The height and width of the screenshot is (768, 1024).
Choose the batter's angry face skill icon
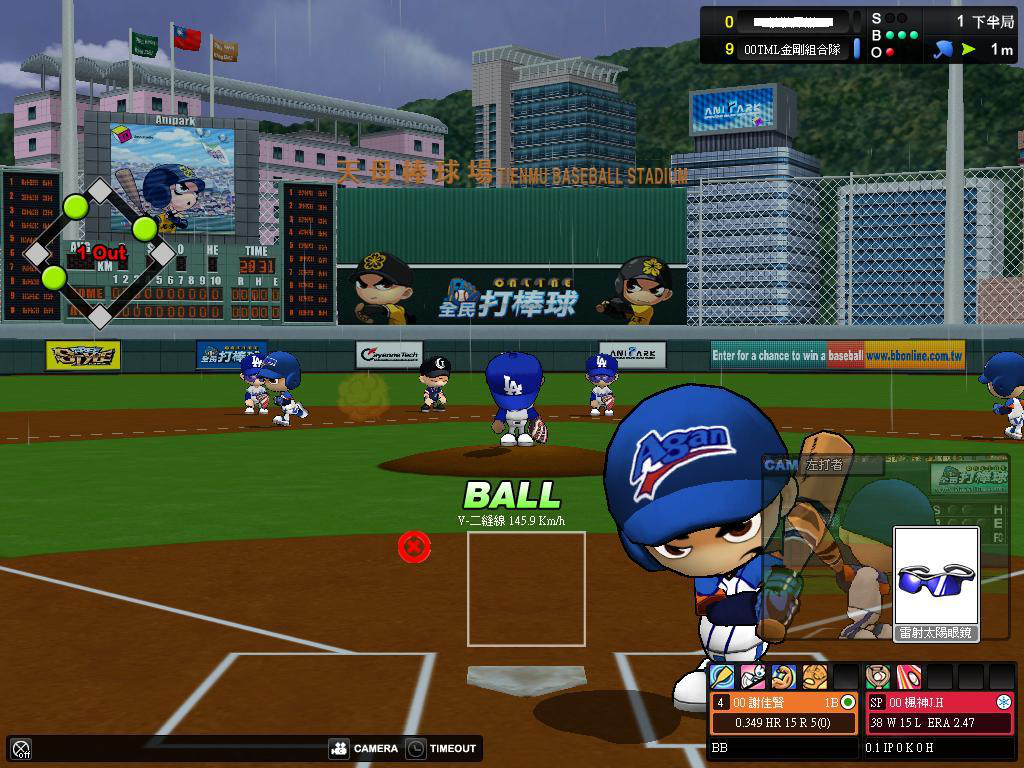(815, 677)
